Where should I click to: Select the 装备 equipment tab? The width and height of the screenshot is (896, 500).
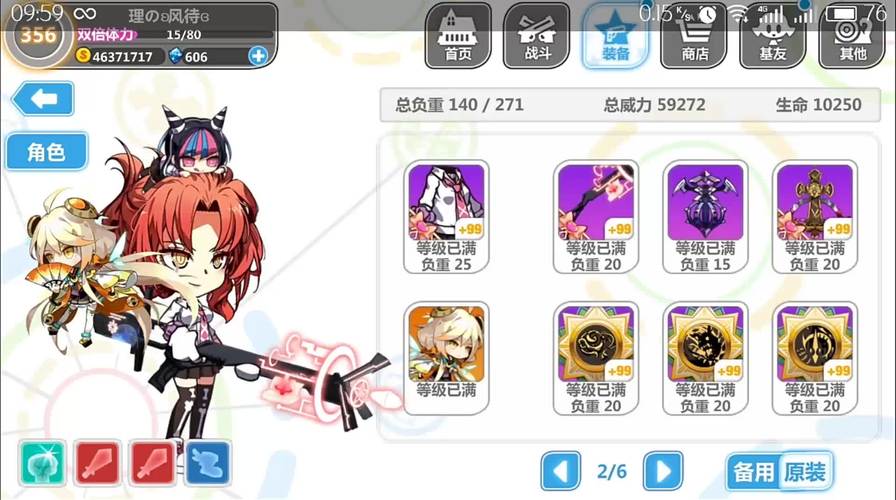[615, 37]
